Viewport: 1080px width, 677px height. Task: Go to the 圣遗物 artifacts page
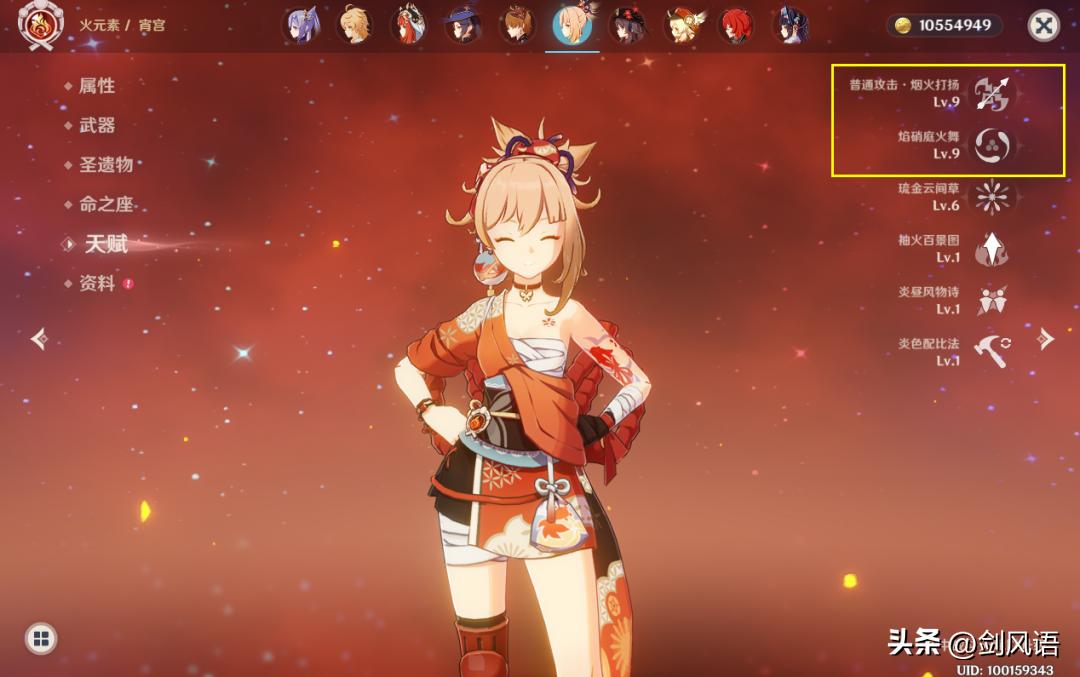point(105,164)
